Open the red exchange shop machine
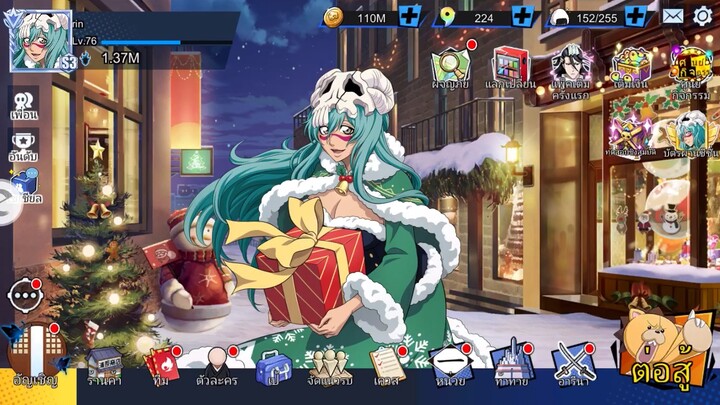720x405 pixels. [510, 68]
